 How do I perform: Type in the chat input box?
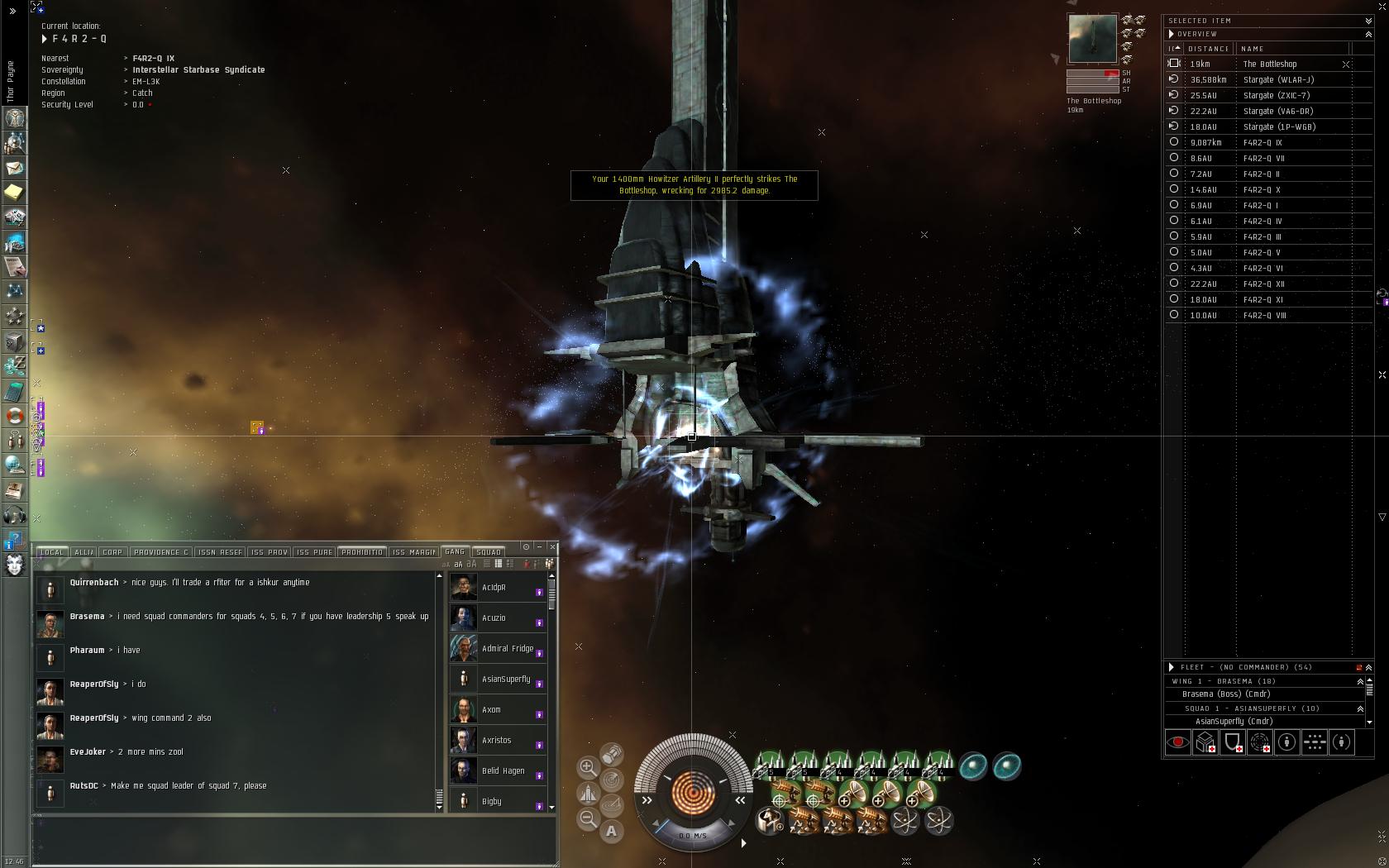click(x=294, y=839)
